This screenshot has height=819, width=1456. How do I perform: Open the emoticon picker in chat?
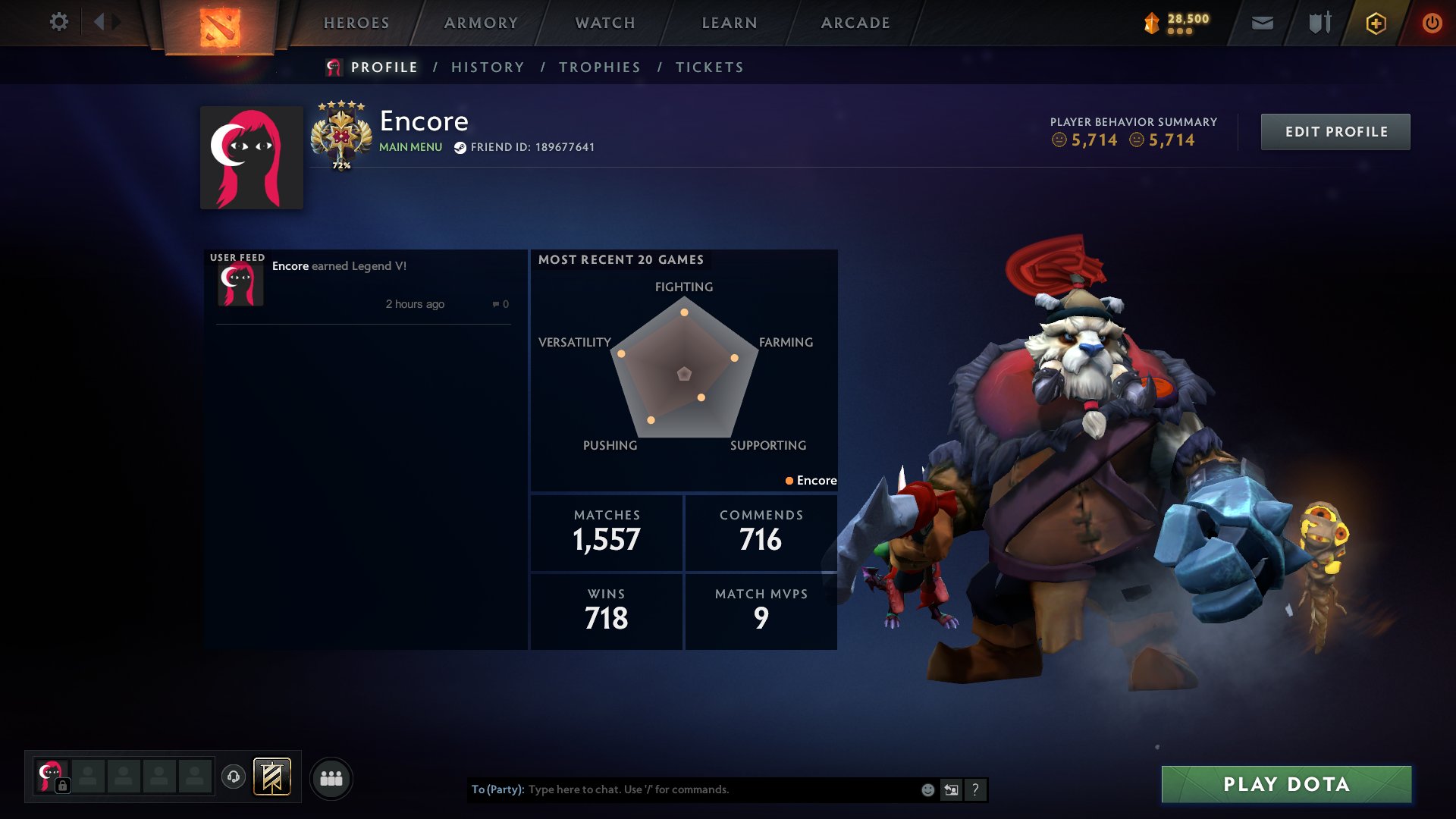click(x=927, y=789)
